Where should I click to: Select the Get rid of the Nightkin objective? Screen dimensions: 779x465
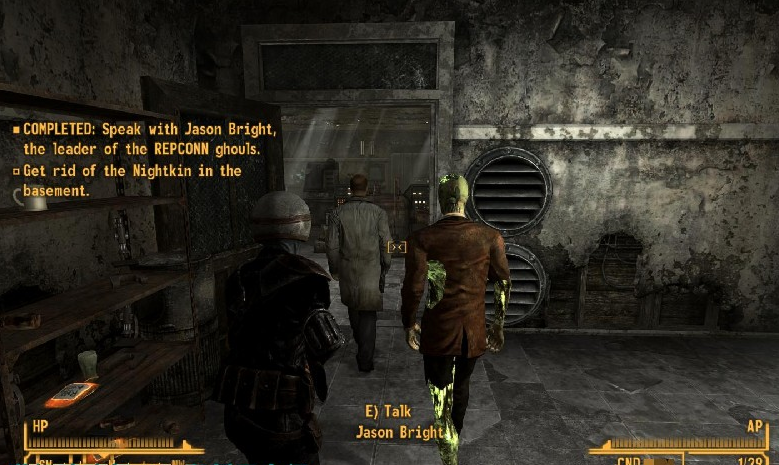coord(131,180)
